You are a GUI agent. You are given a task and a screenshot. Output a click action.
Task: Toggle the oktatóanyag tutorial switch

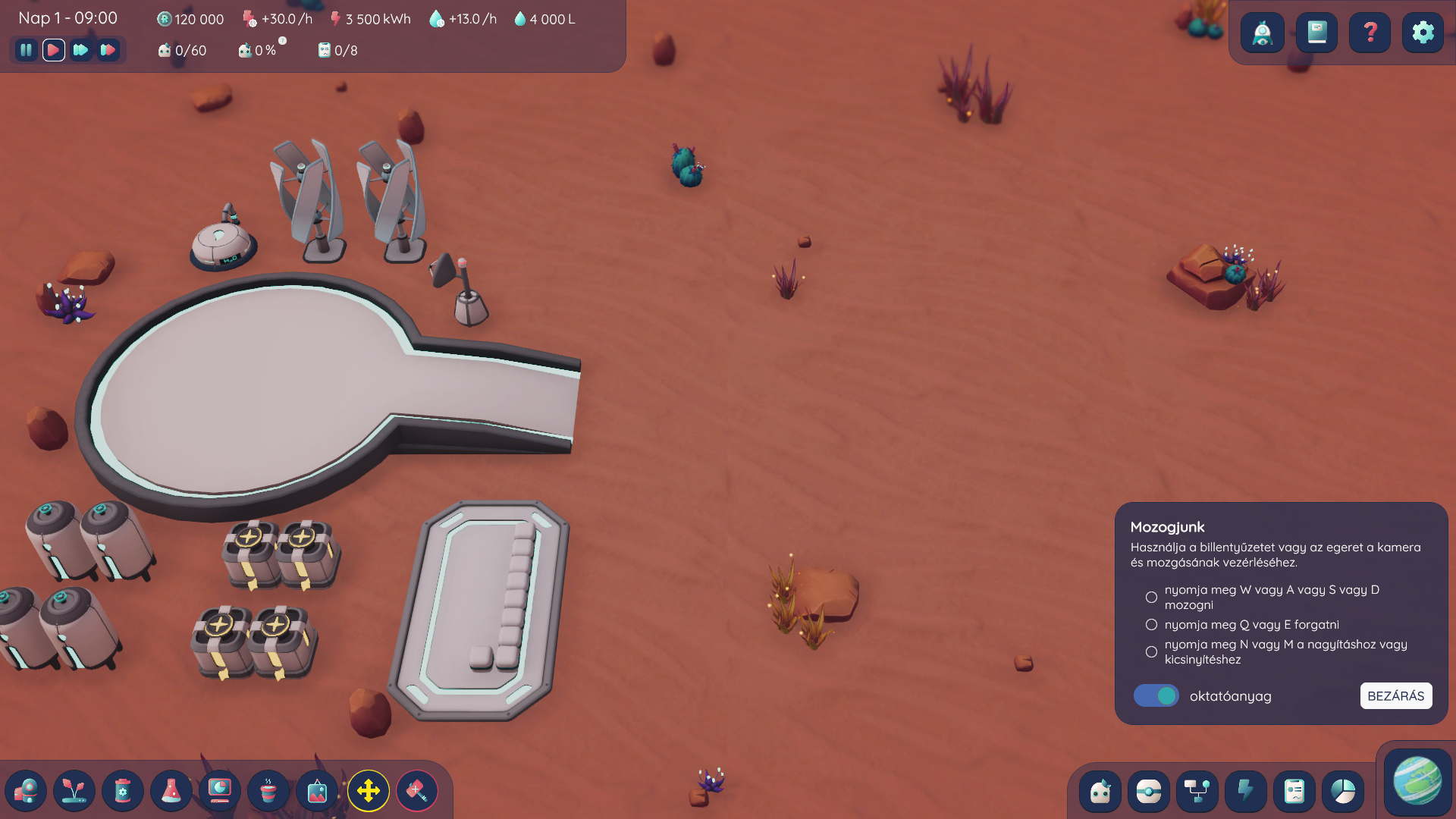coord(1156,695)
